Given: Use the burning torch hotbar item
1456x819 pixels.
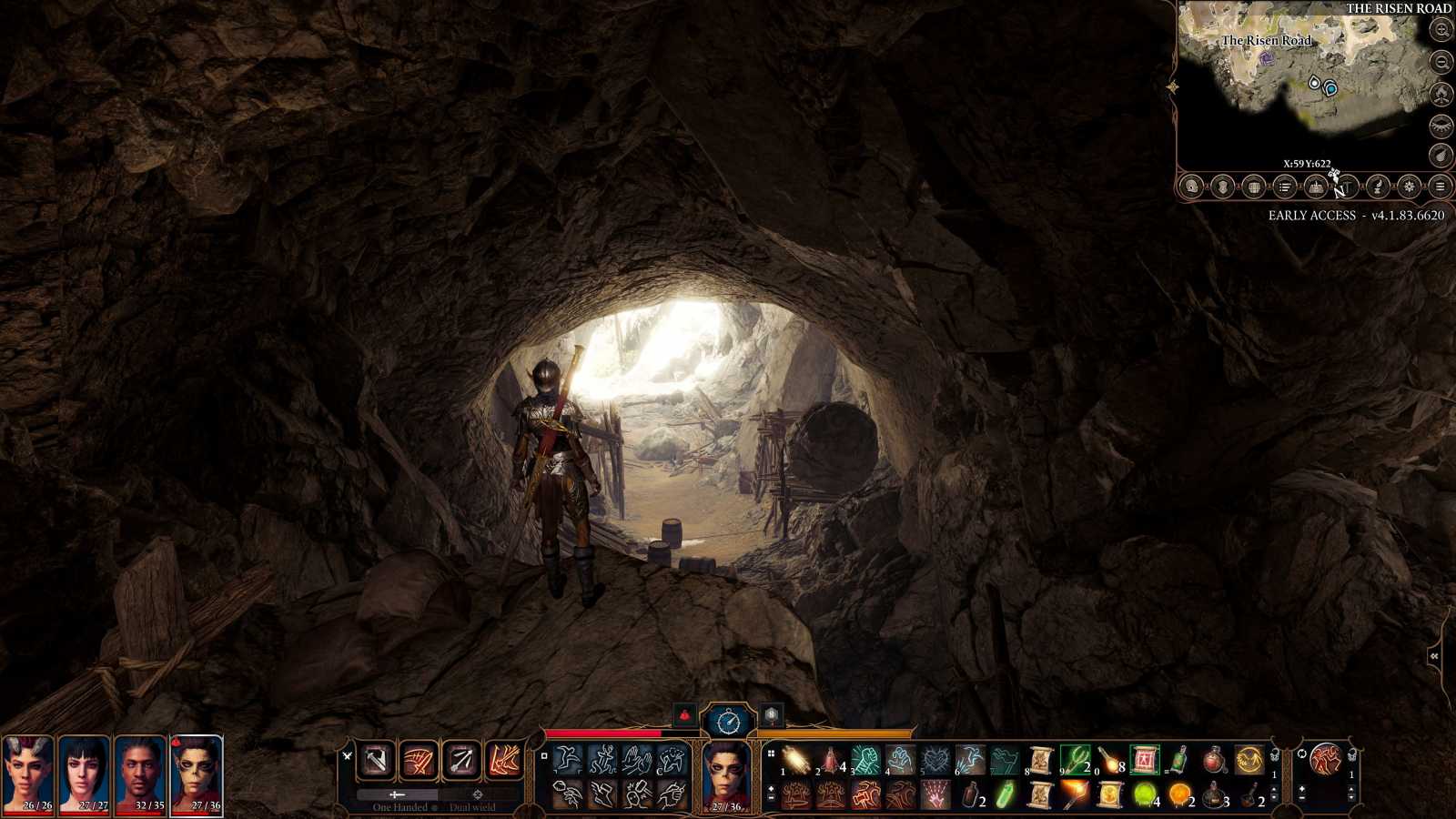Looking at the screenshot, I should tap(1075, 794).
